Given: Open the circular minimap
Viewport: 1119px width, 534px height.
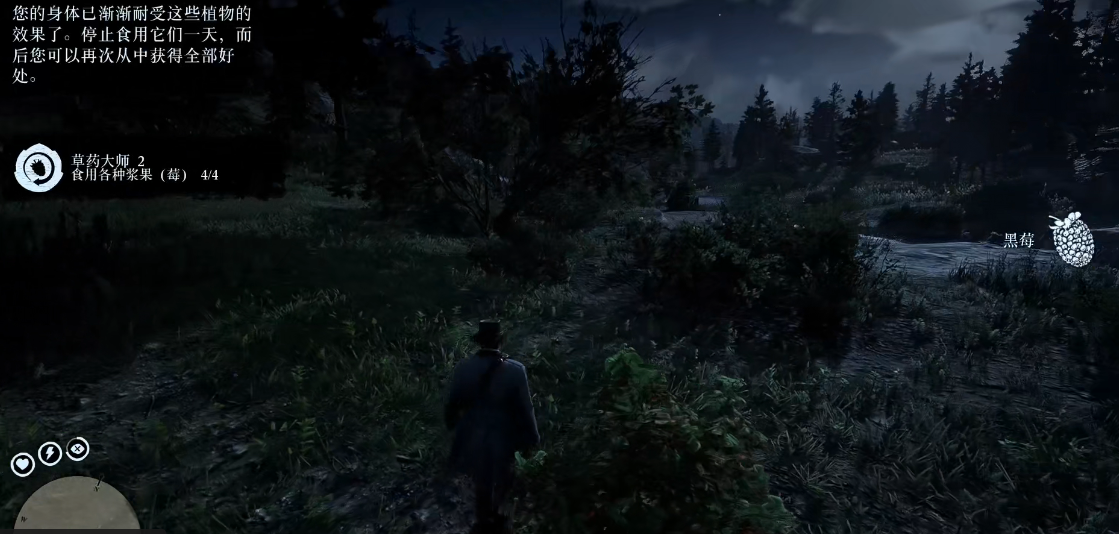Looking at the screenshot, I should [77, 505].
